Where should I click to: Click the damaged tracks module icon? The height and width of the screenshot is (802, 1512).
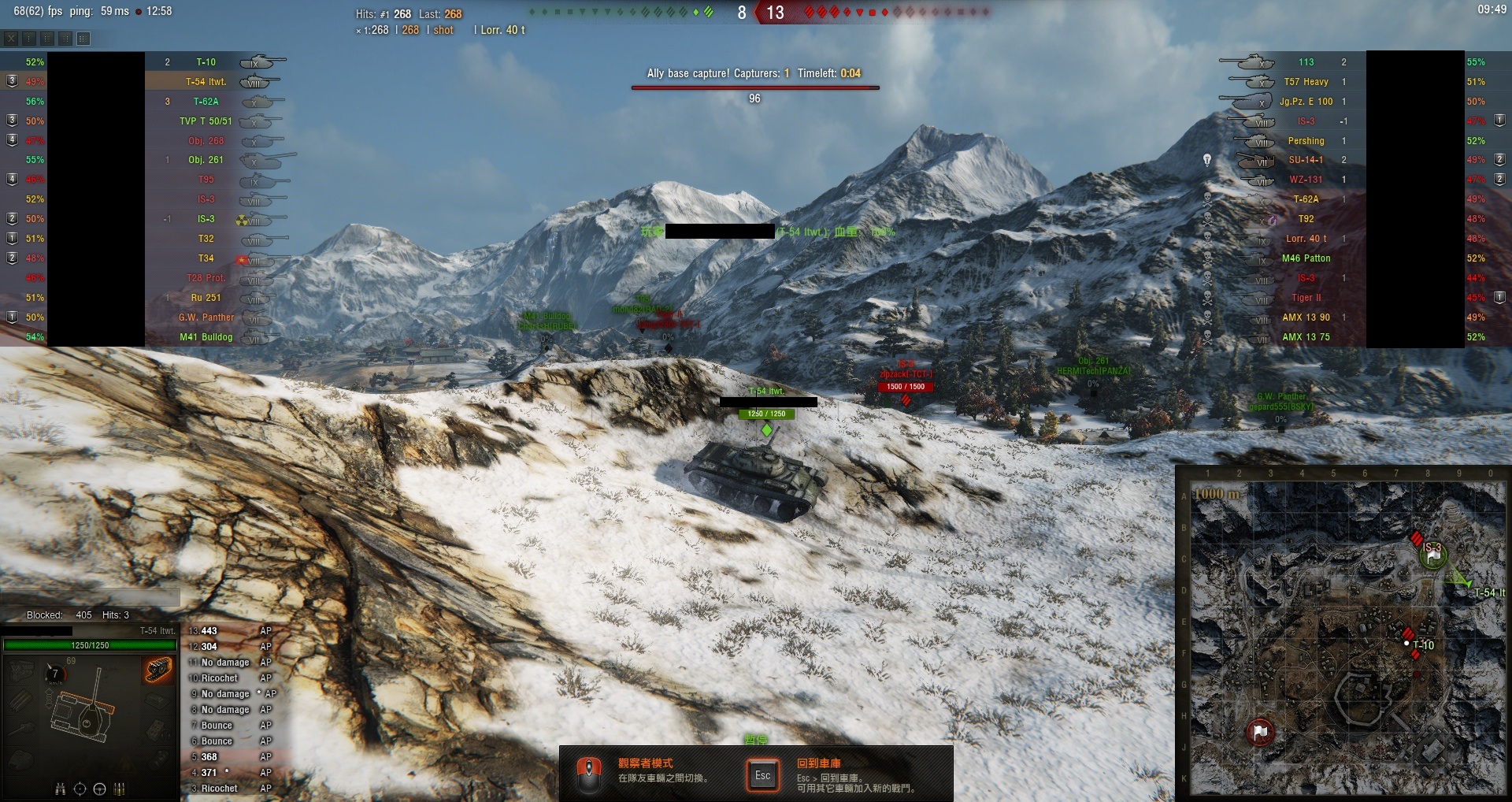point(158,671)
